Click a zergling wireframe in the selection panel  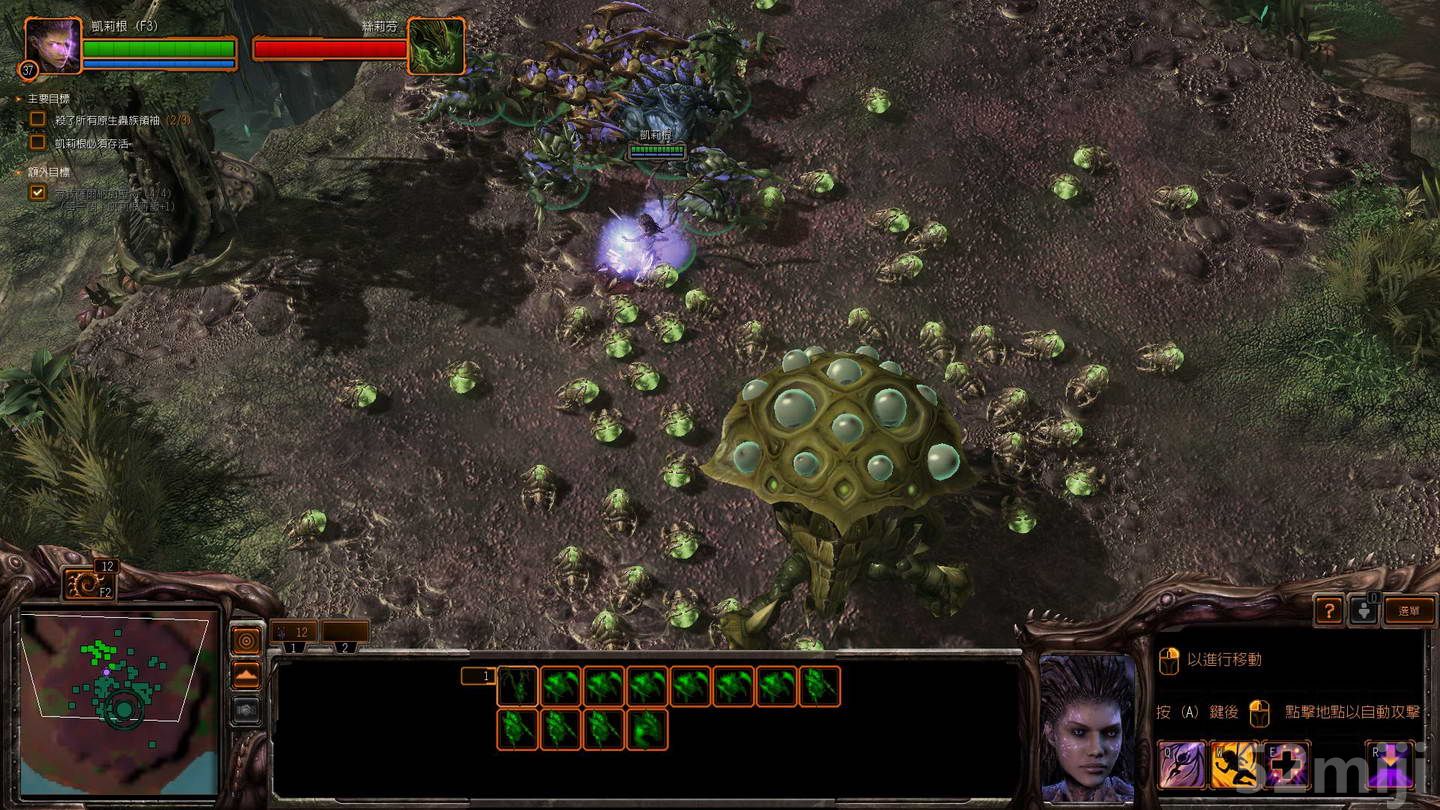pos(558,687)
